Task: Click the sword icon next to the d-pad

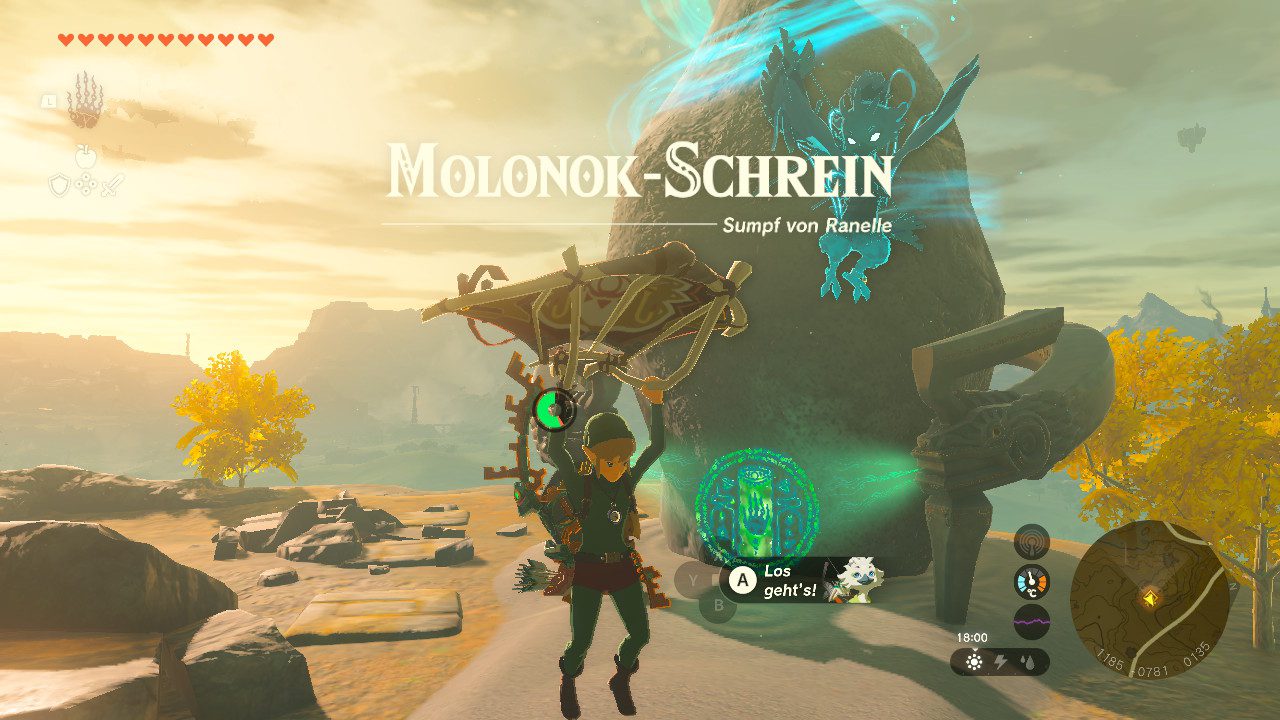Action: tap(113, 185)
